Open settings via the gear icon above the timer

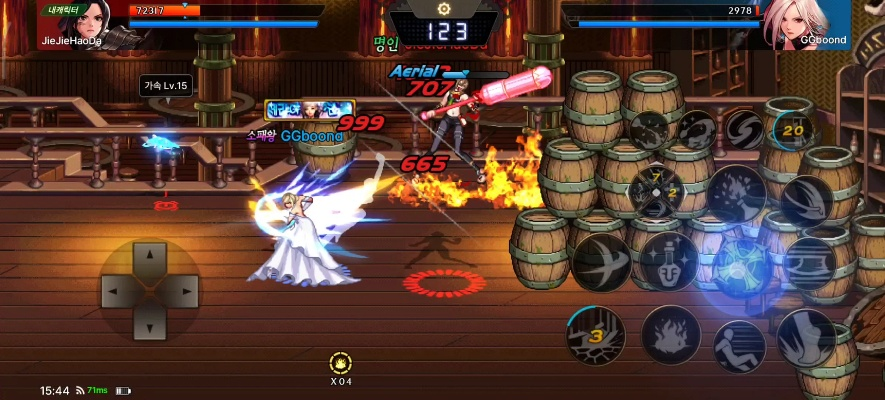pyautogui.click(x=443, y=8)
